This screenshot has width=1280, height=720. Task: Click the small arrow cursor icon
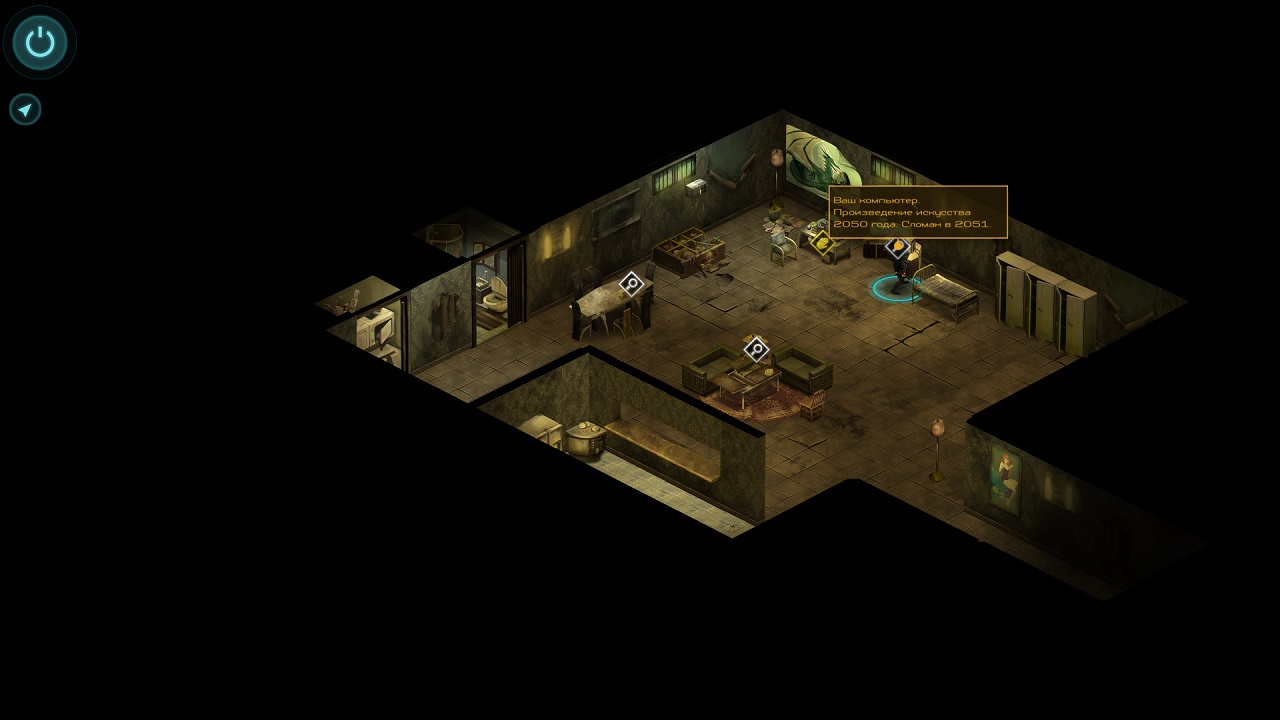pos(25,110)
